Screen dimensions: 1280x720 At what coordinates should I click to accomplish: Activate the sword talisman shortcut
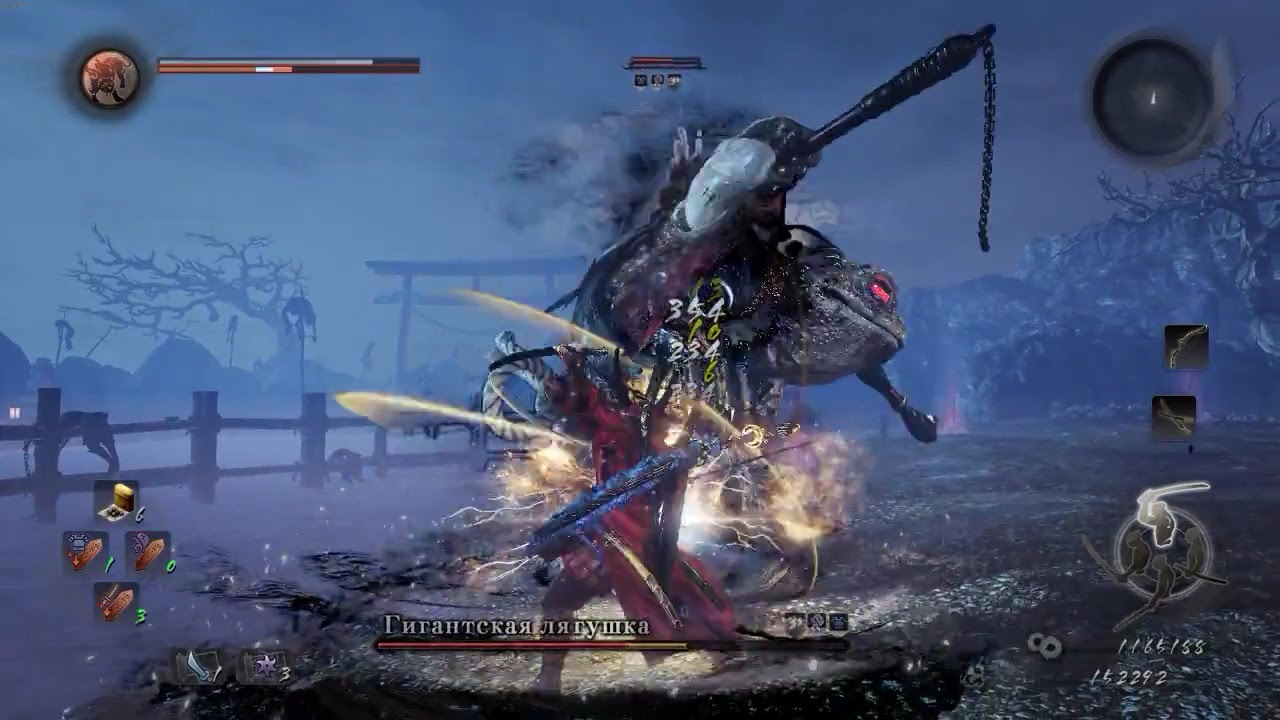click(x=116, y=602)
